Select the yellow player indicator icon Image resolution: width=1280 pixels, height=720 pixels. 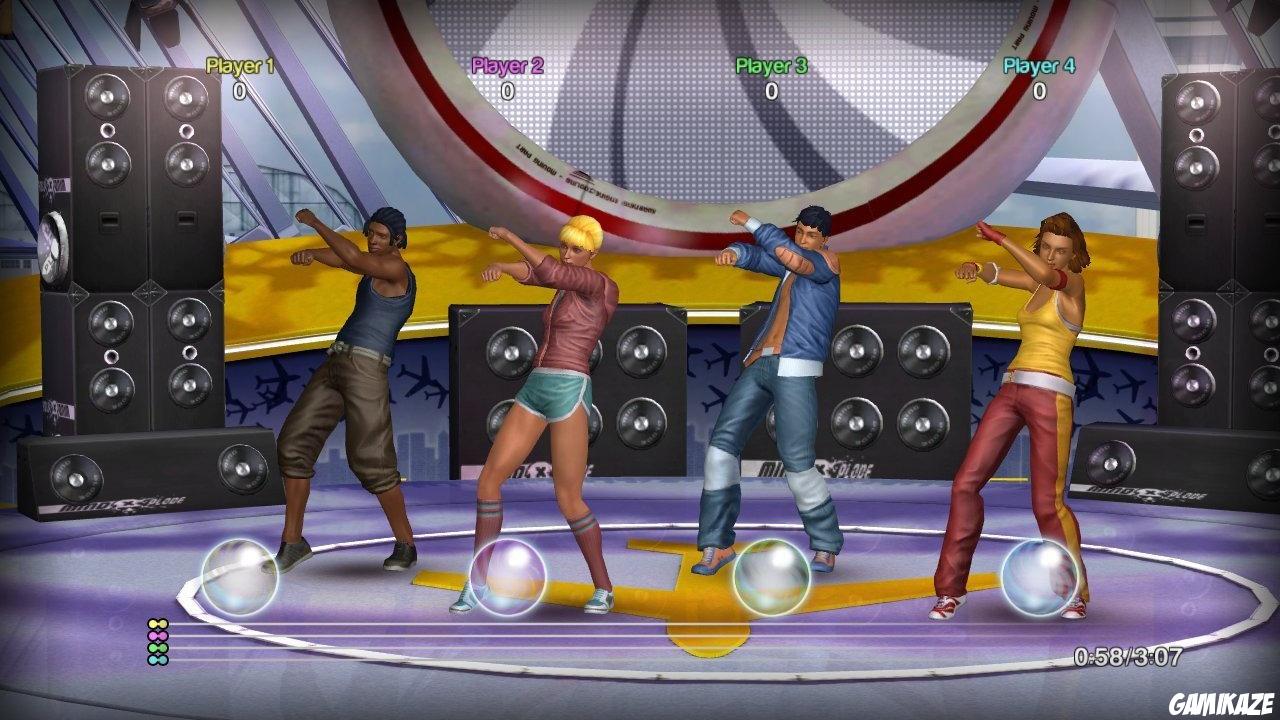158,624
